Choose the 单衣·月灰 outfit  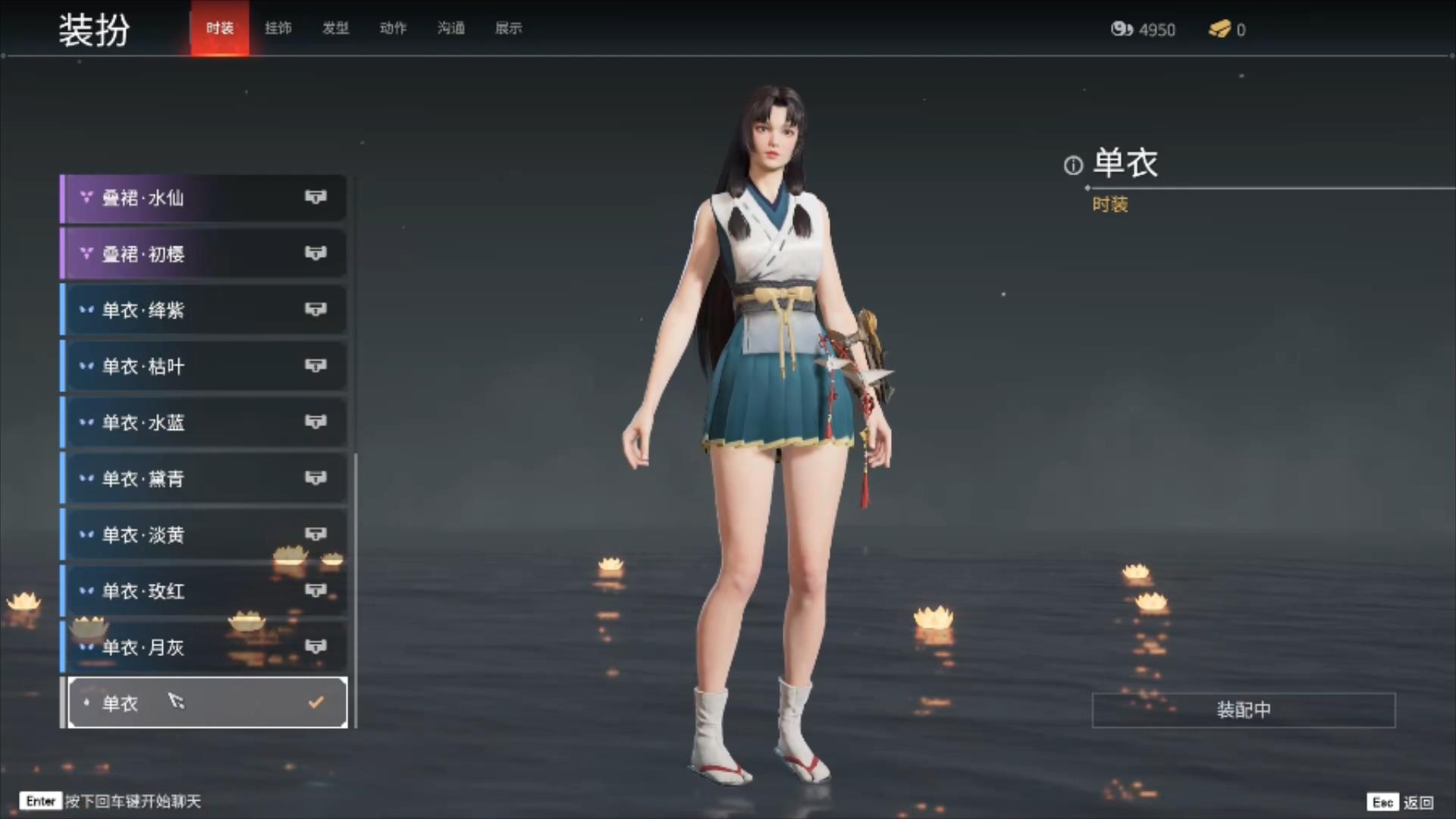(x=203, y=647)
